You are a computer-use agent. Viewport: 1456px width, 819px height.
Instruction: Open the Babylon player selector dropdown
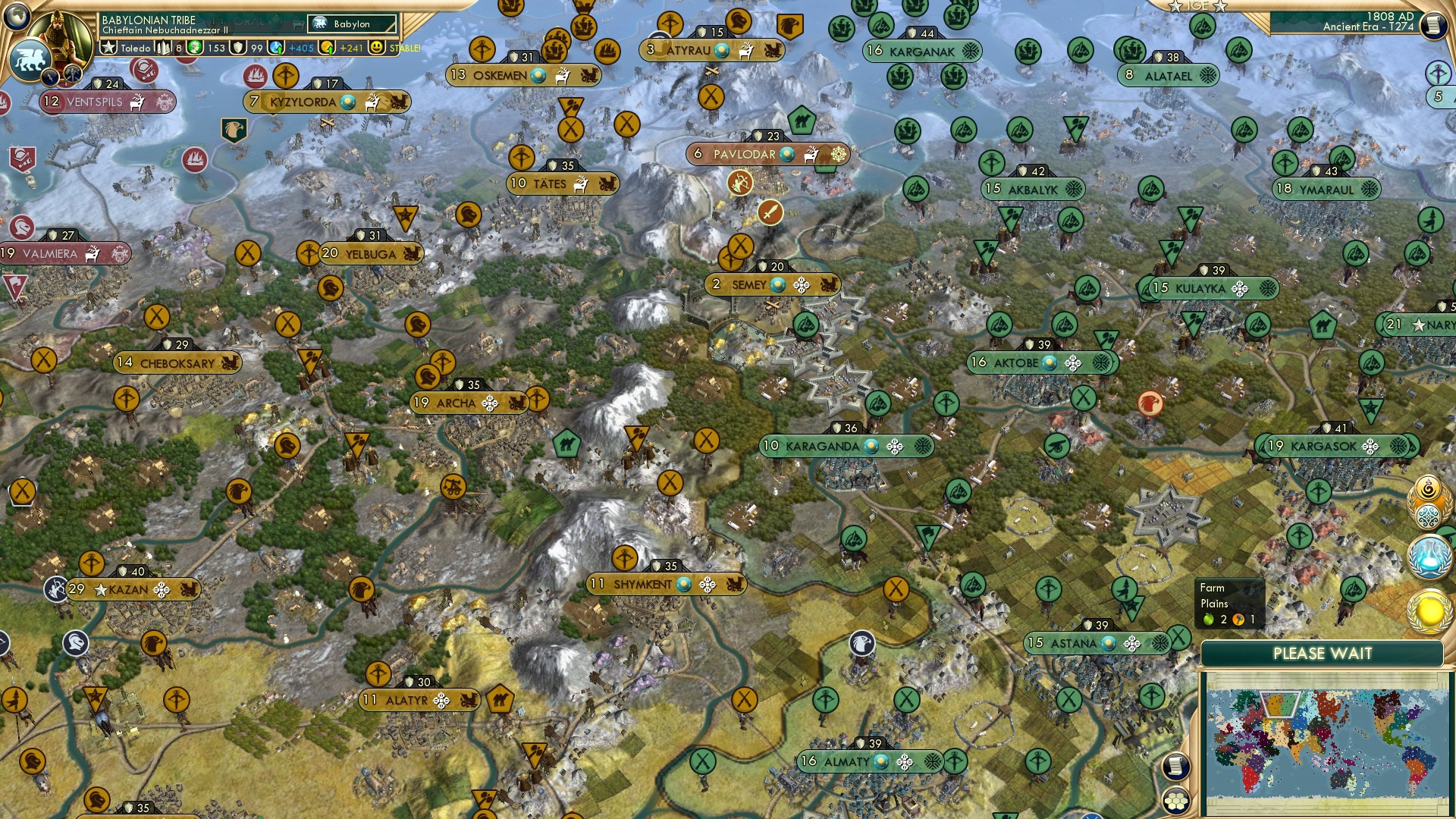pos(351,24)
